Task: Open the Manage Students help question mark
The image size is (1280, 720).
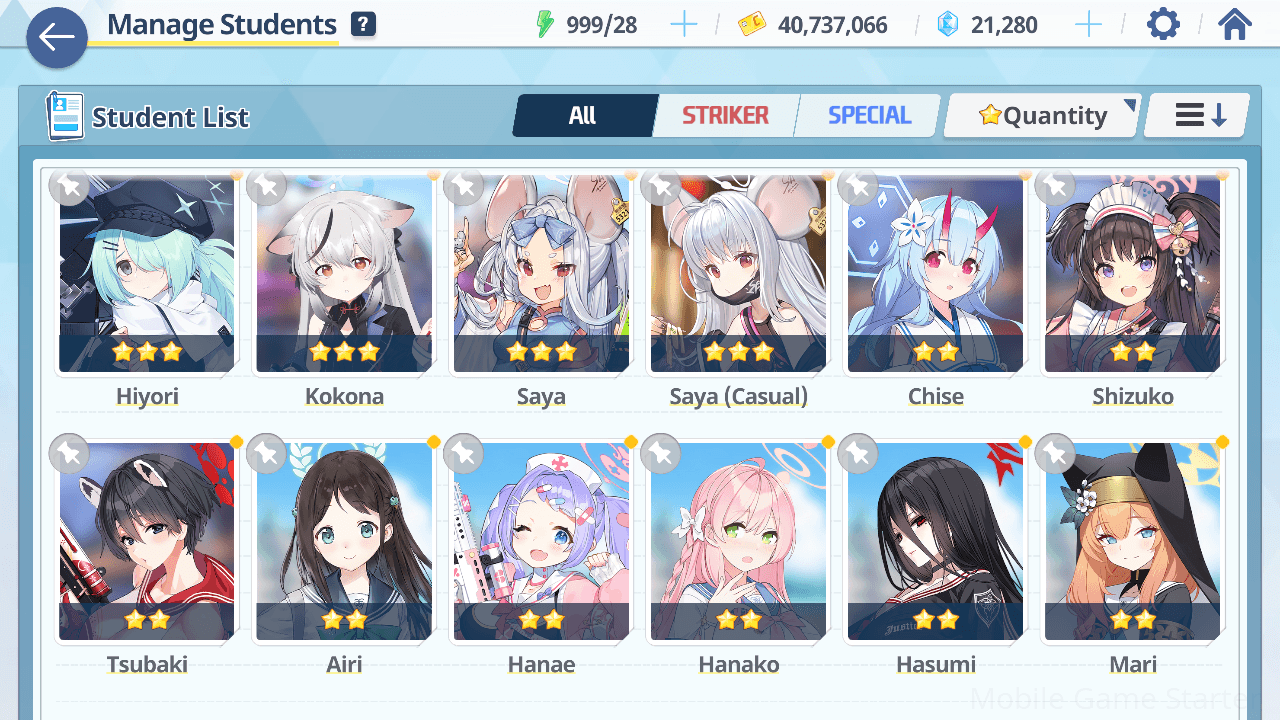Action: 363,25
